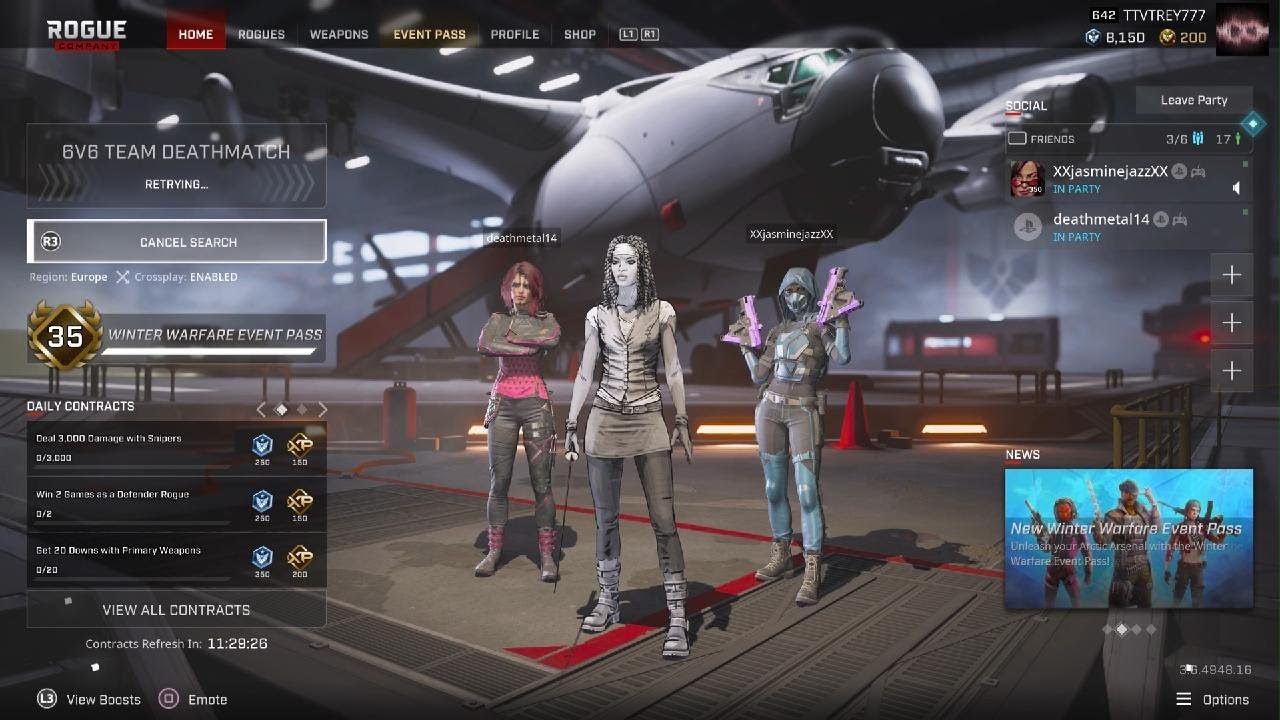Screen dimensions: 1280x720
Task: Open the Winter Warfare news thumbnail
Action: point(1128,538)
